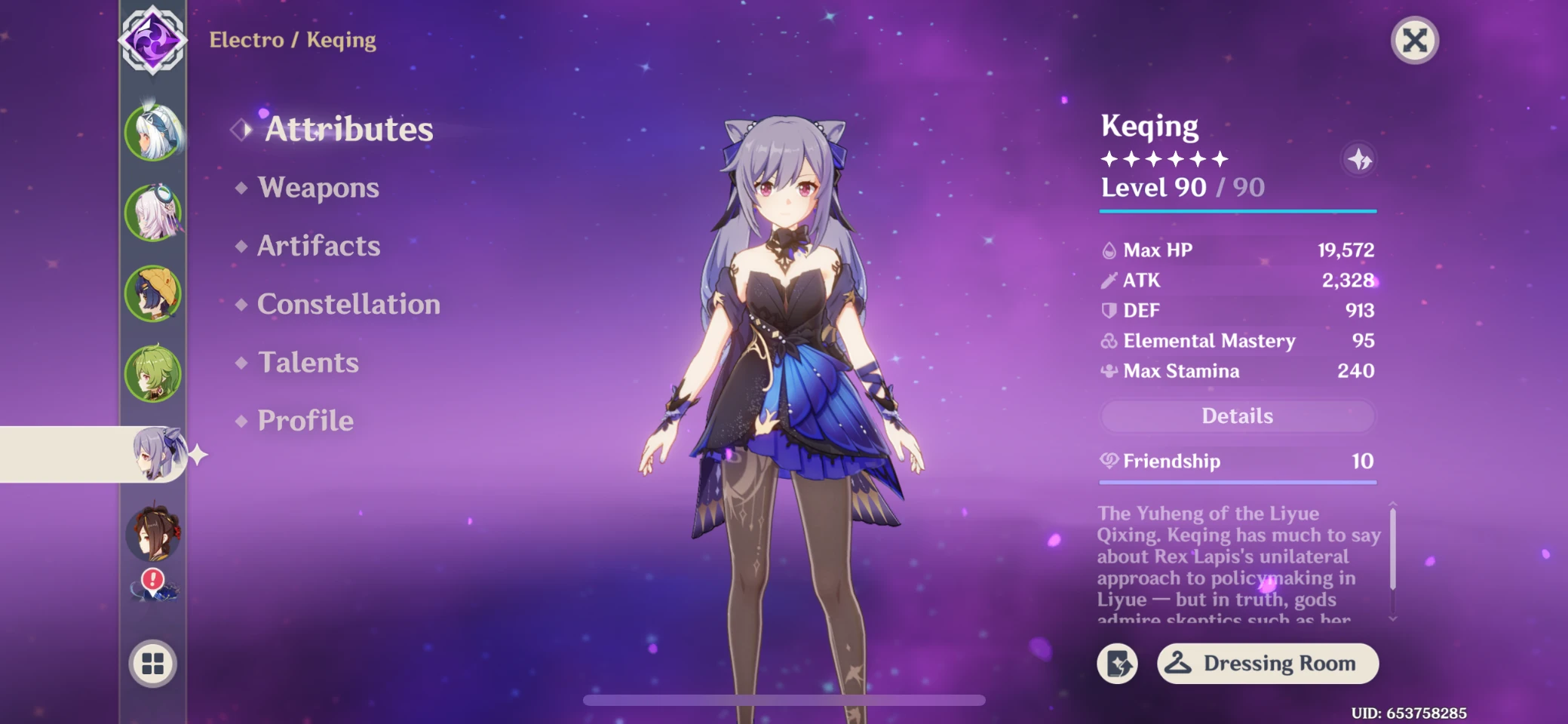
Task: Select the brown-haired character with red ornaments
Action: 153,534
